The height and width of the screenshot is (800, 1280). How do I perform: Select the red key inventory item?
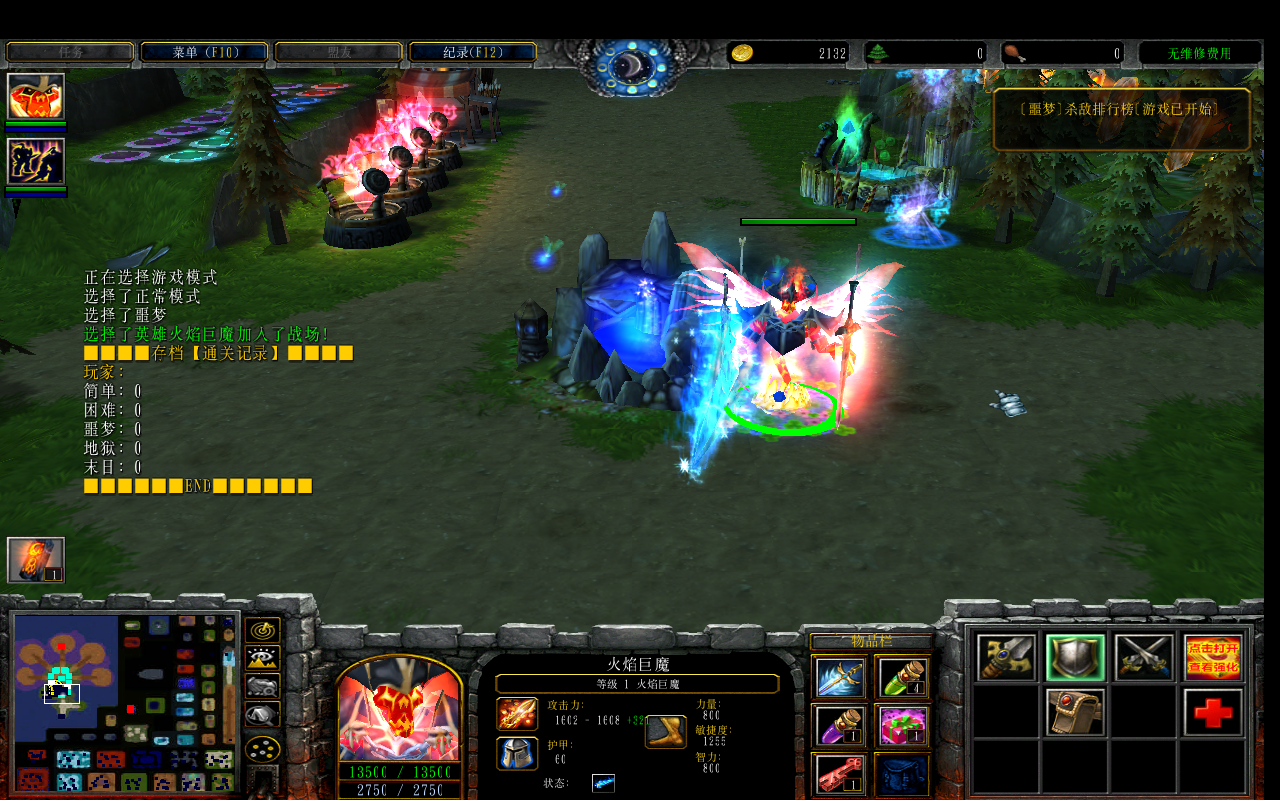tap(838, 773)
